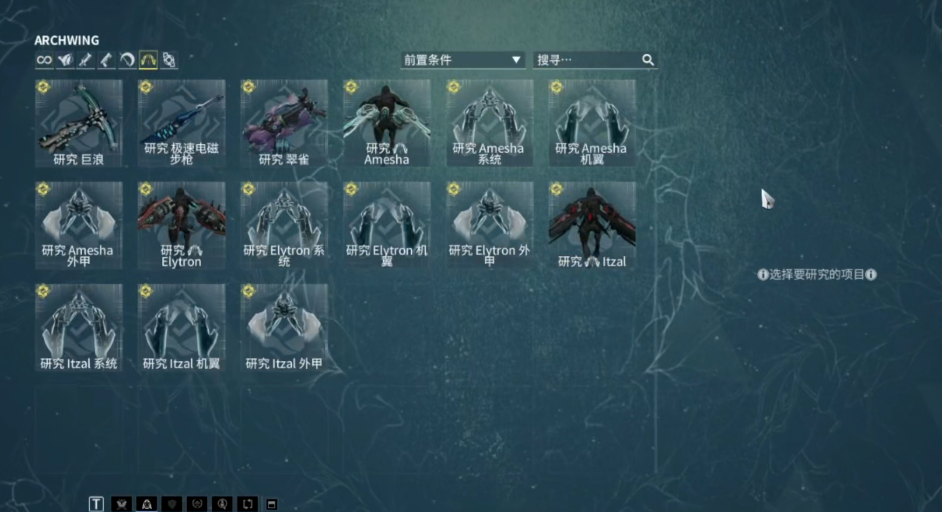Pick the 研究 翠雀 weapon tile
This screenshot has height=512, width=942.
pyautogui.click(x=284, y=123)
